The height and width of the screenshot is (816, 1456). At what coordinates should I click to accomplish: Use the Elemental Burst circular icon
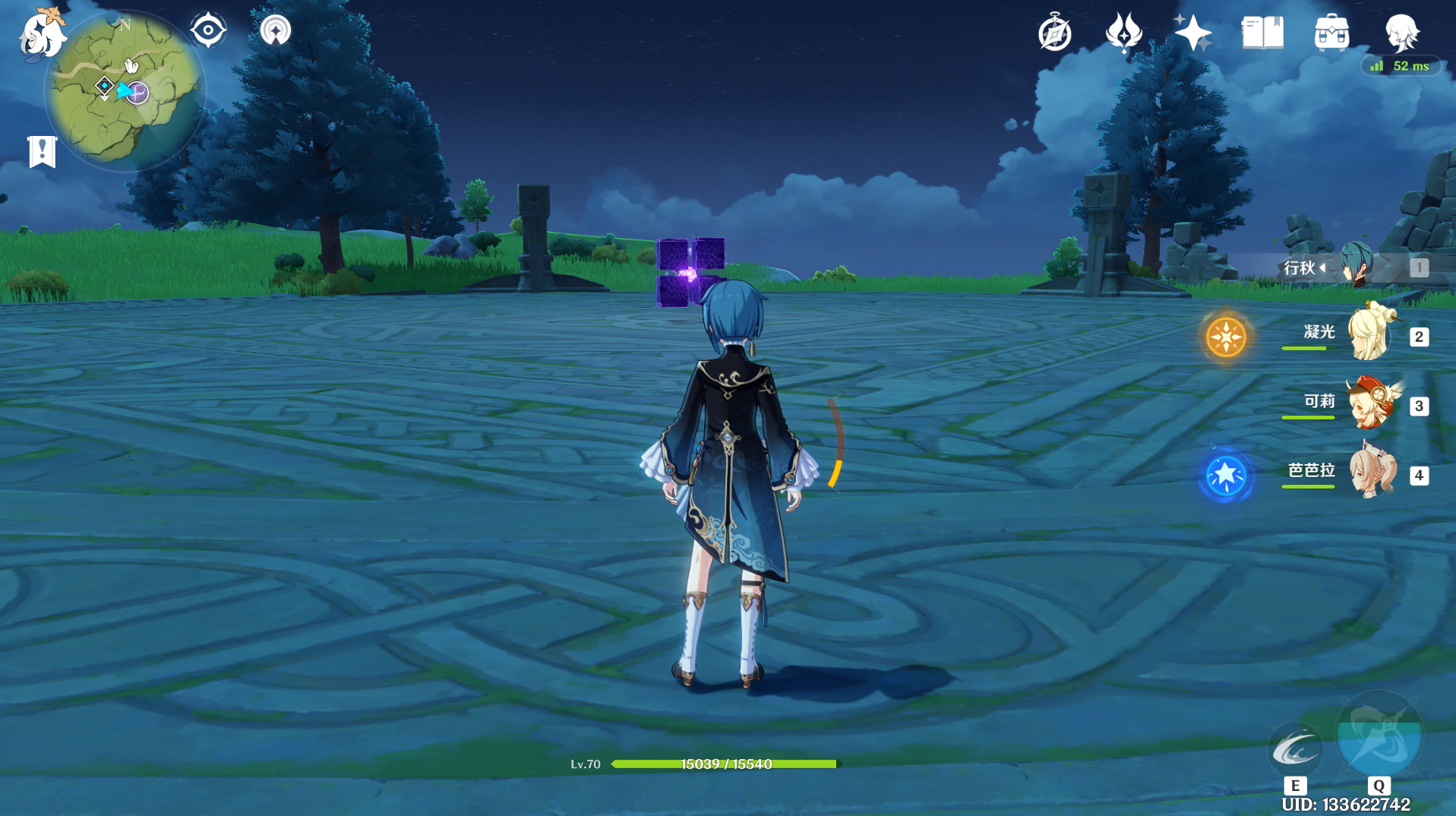[1379, 737]
